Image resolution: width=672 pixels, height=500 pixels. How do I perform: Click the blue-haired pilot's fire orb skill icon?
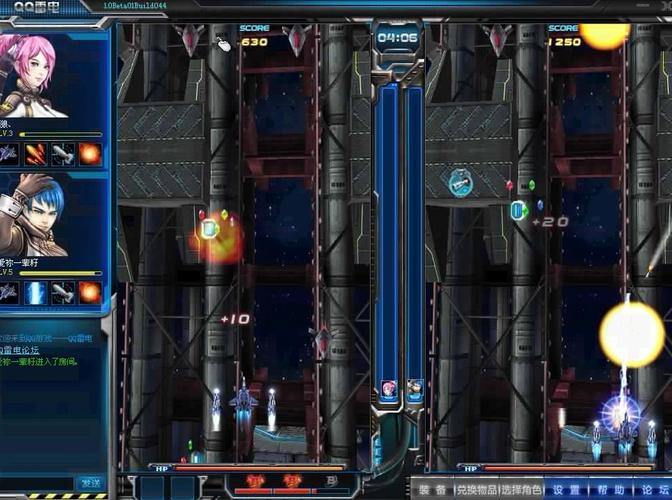coord(90,291)
